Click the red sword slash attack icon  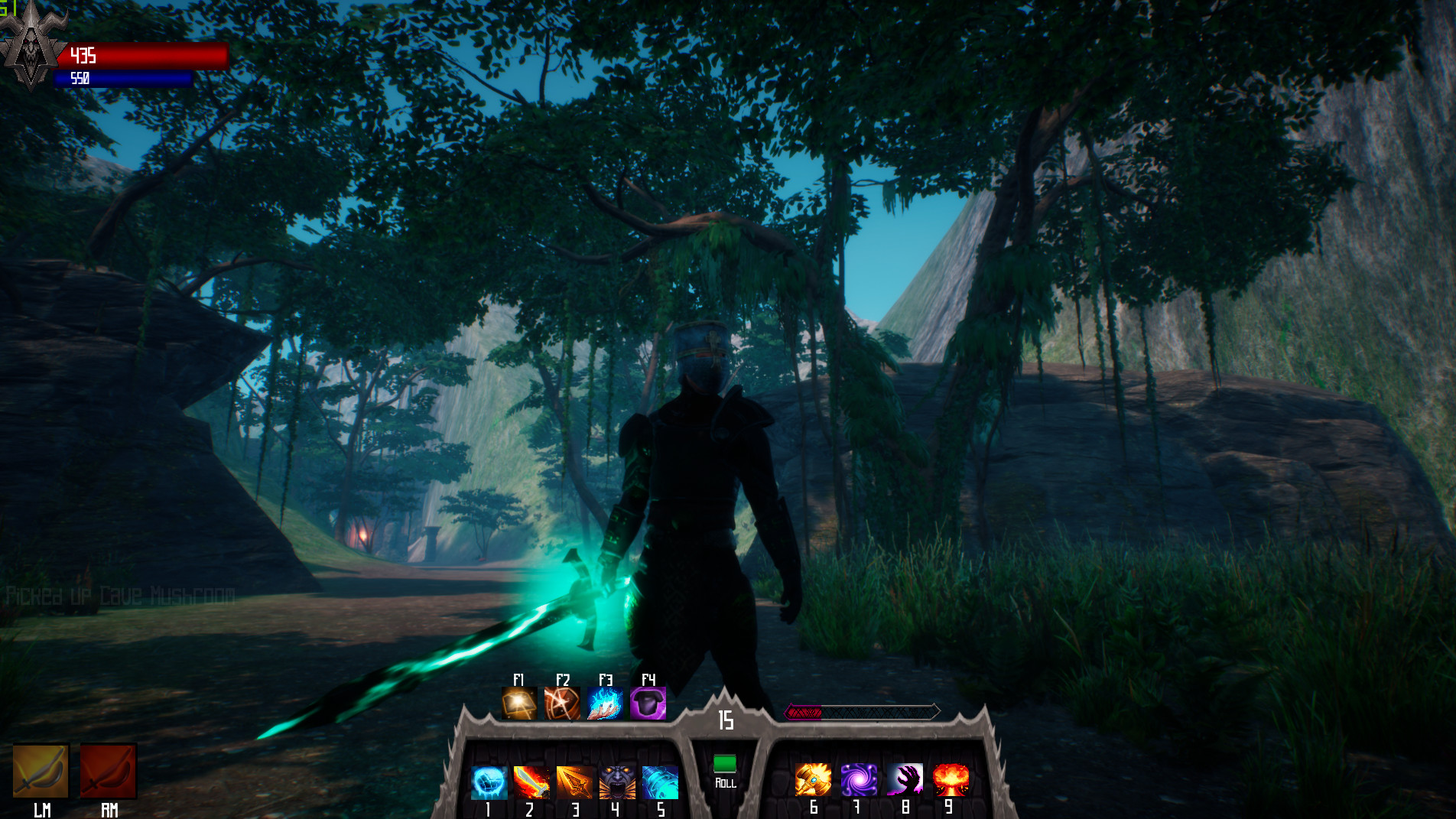pos(109,772)
